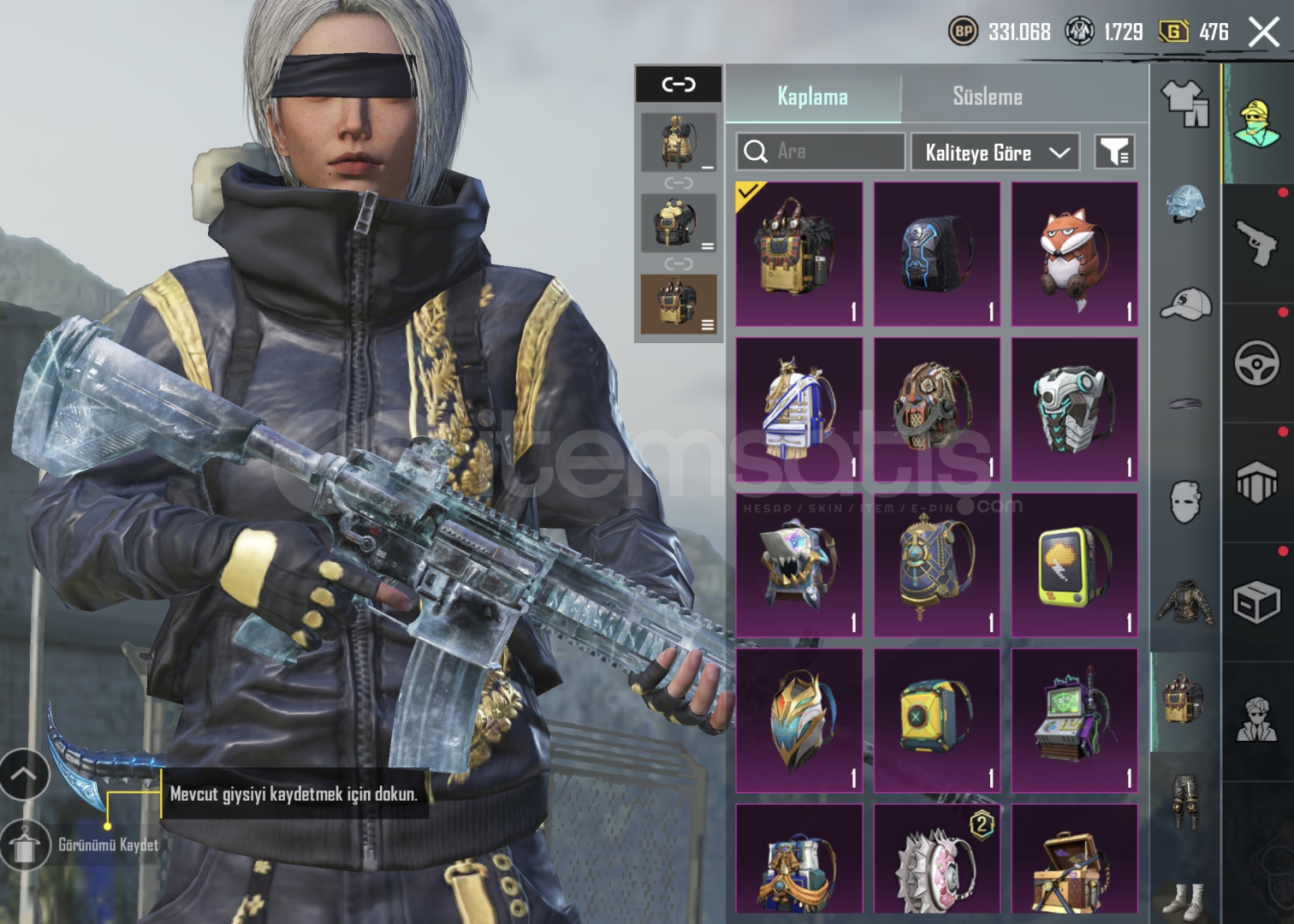This screenshot has height=924, width=1294.
Task: Expand the up-arrow panel button
Action: [23, 774]
